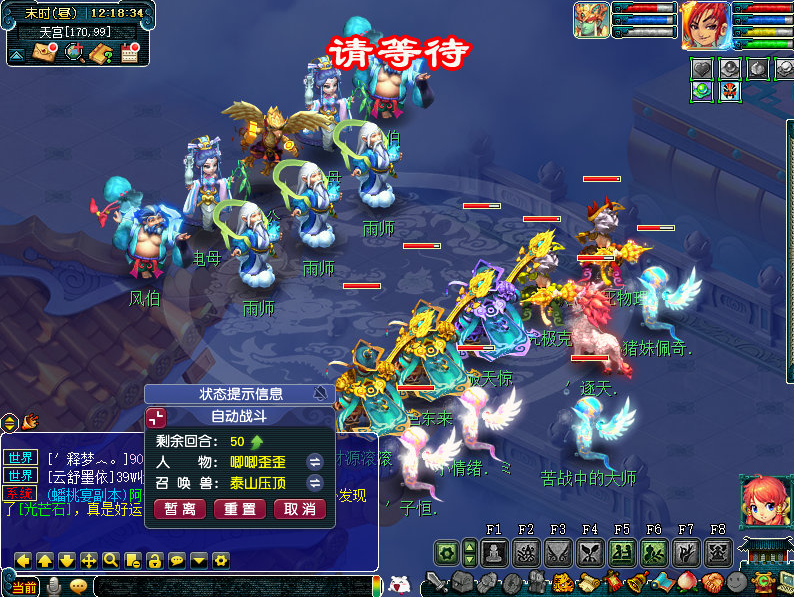Cancel auto-battle with the 取消 button
The width and height of the screenshot is (794, 597).
[x=300, y=509]
